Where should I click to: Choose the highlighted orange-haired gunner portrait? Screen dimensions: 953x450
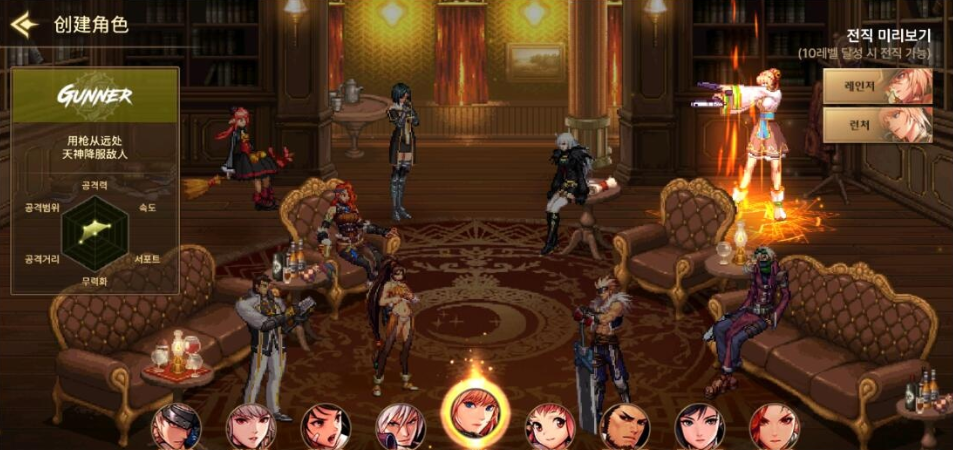[x=475, y=416]
